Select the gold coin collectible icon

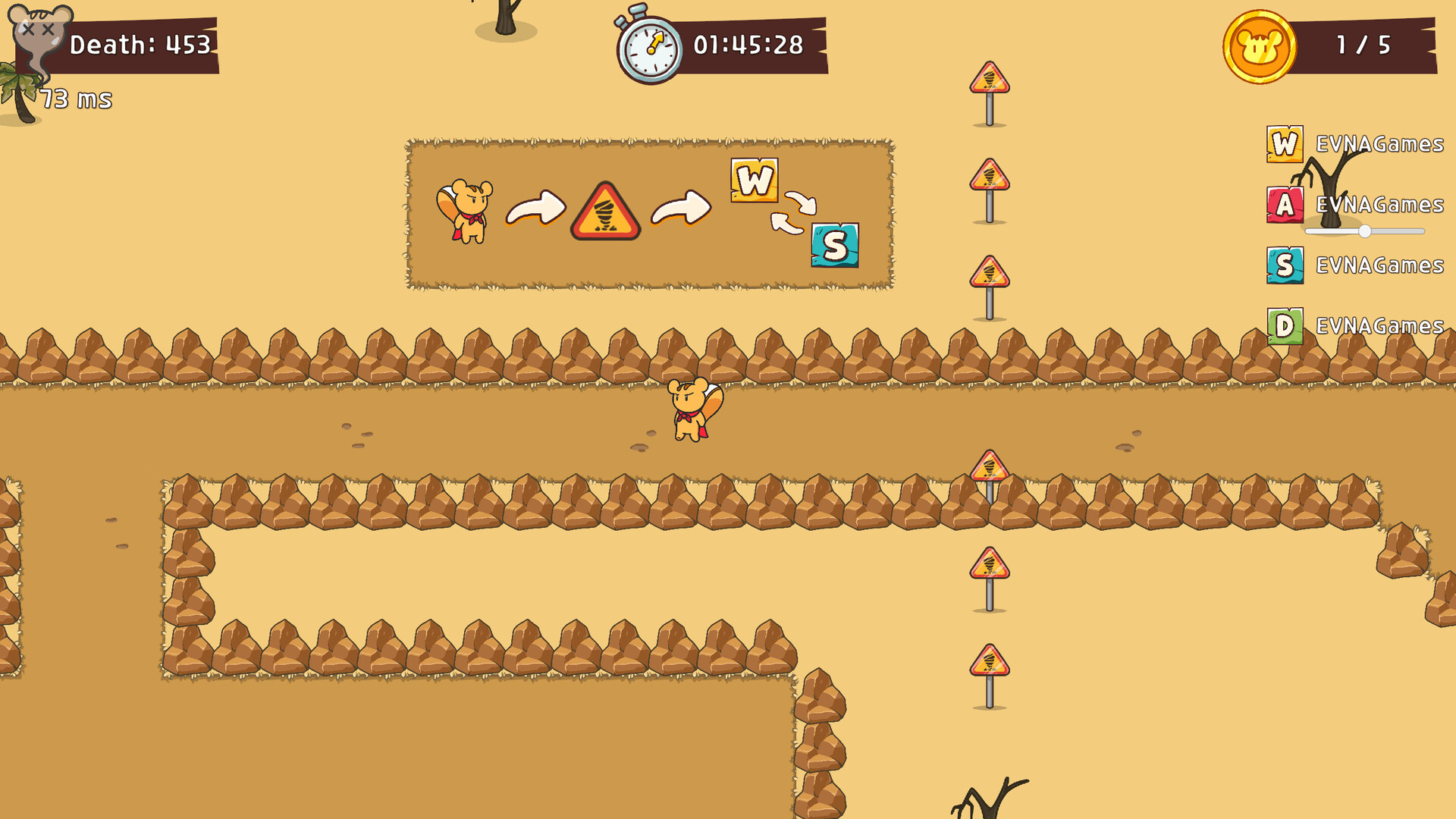1258,45
